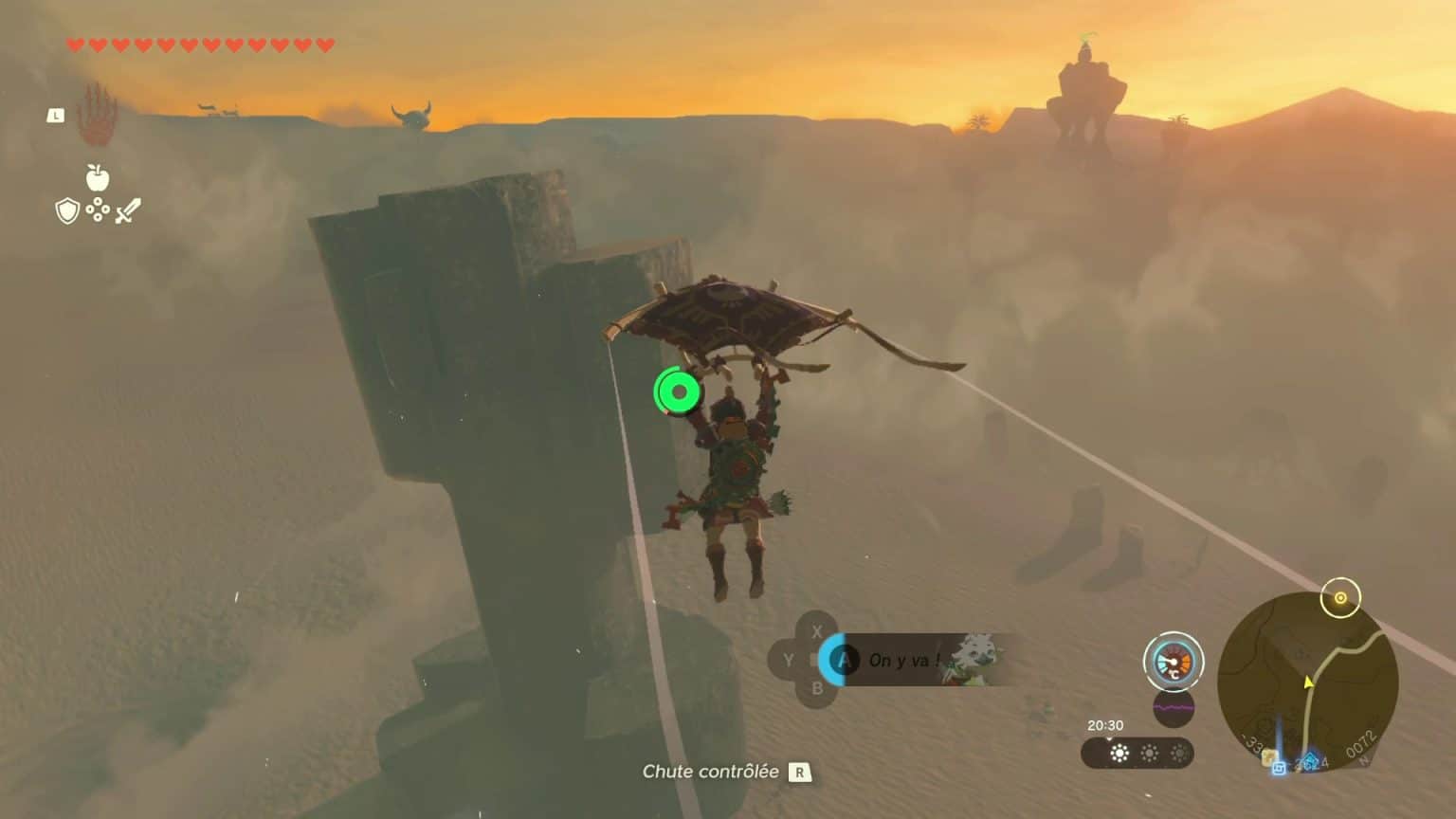
Task: Click the apple food indicator icon
Action: coord(98,178)
